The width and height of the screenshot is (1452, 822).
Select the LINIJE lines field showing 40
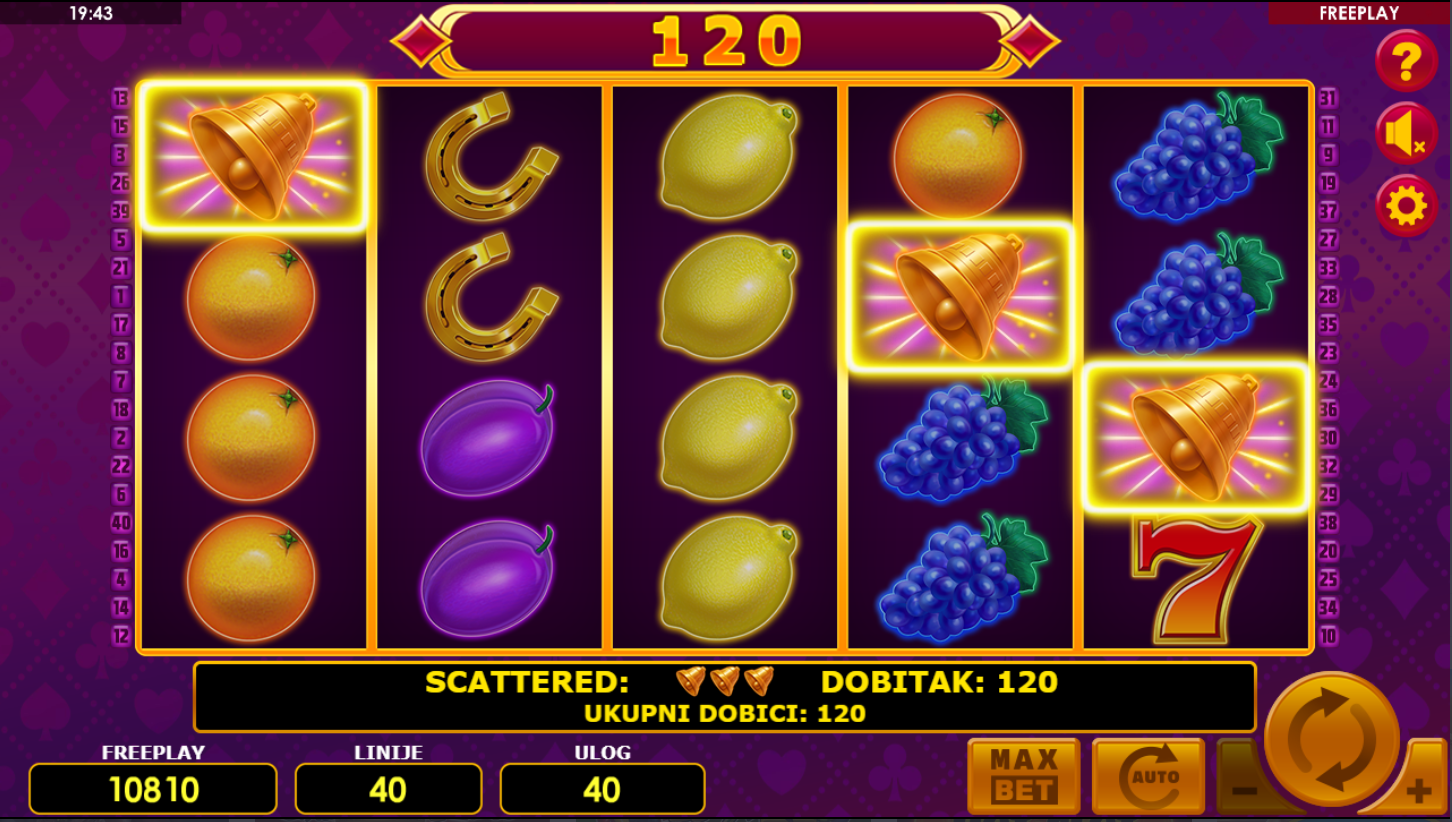(388, 789)
